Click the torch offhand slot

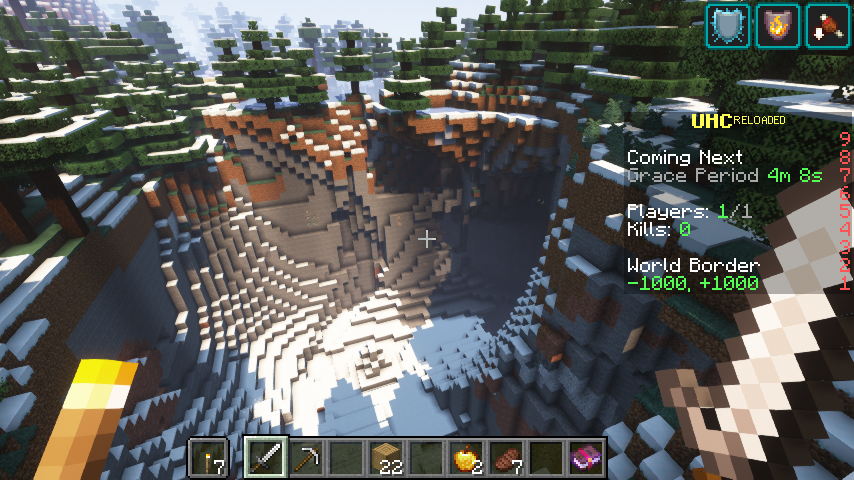click(x=209, y=459)
